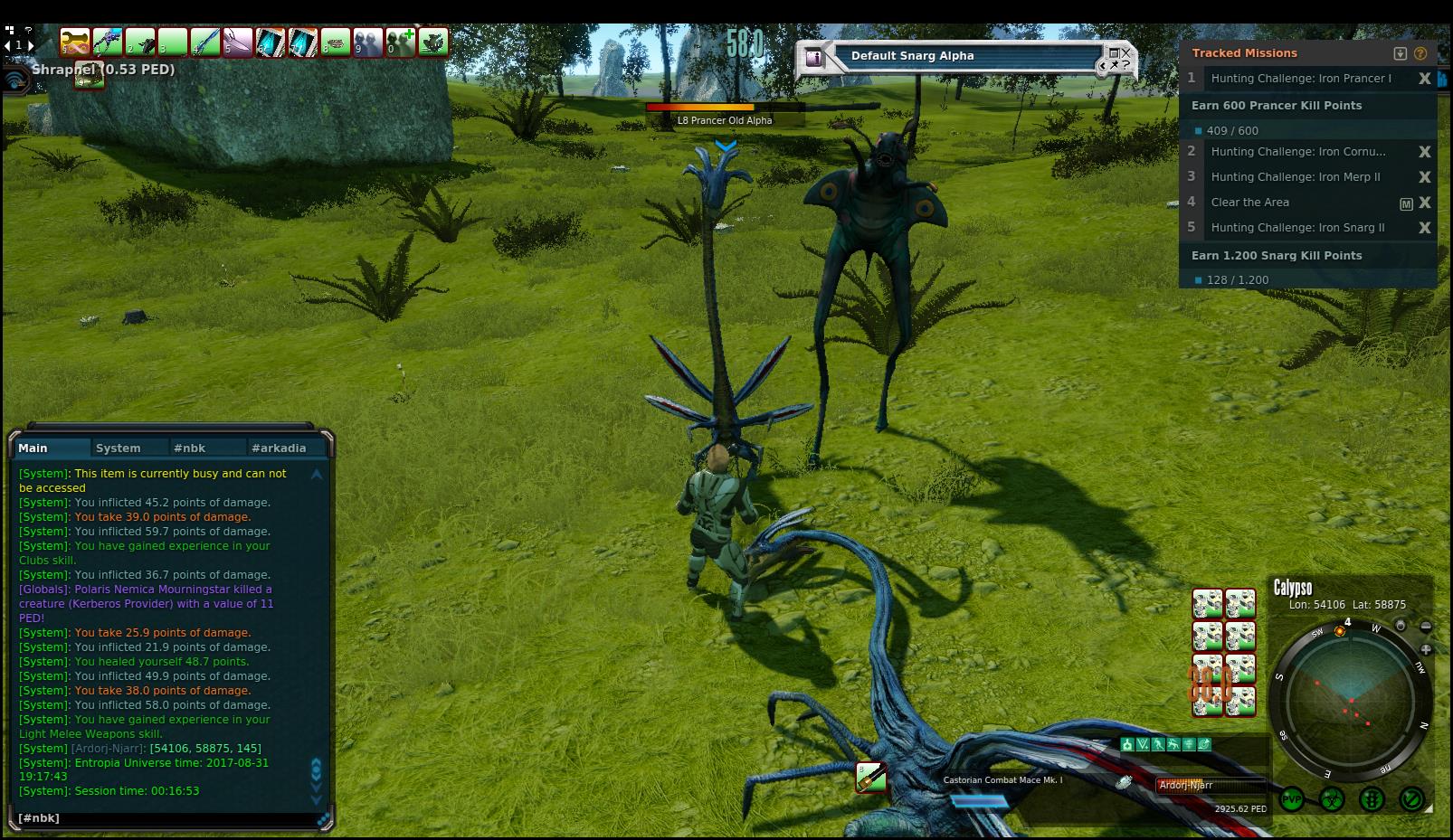Image resolution: width=1453 pixels, height=840 pixels.
Task: Select the wrench tool in hotbar slot
Action: (74, 42)
